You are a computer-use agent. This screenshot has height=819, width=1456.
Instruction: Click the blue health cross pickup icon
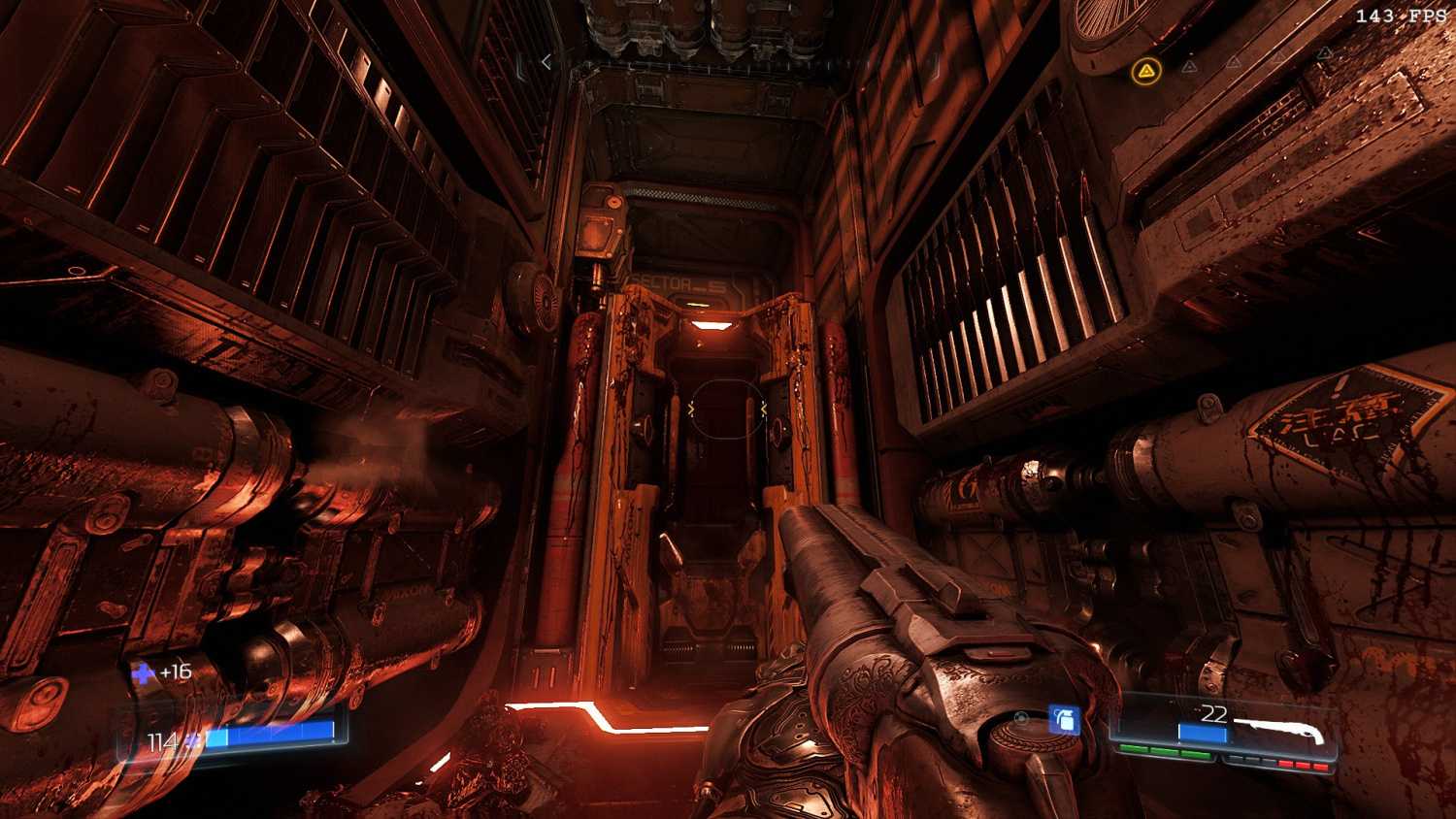click(144, 672)
